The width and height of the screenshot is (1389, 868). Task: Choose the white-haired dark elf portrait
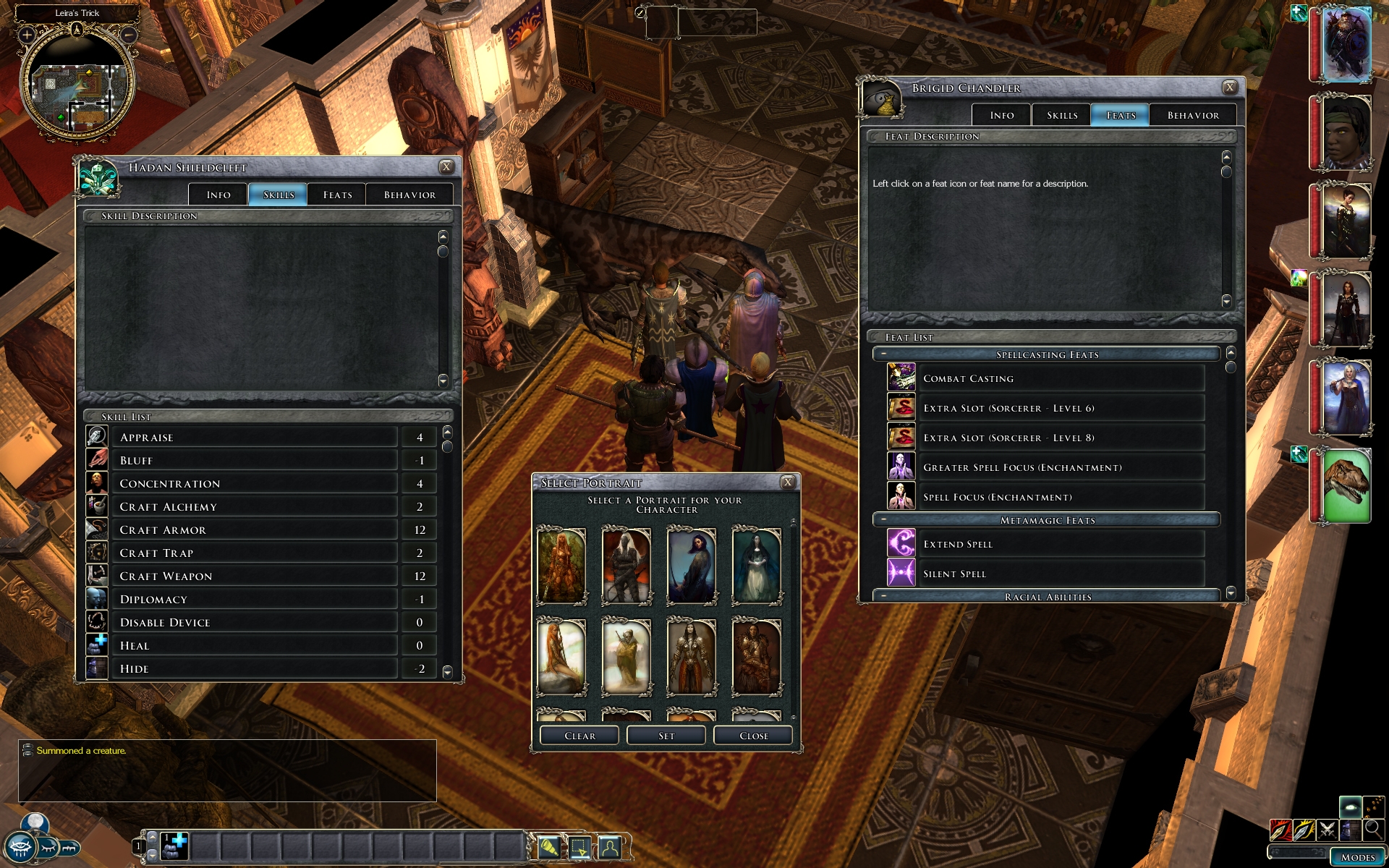626,566
